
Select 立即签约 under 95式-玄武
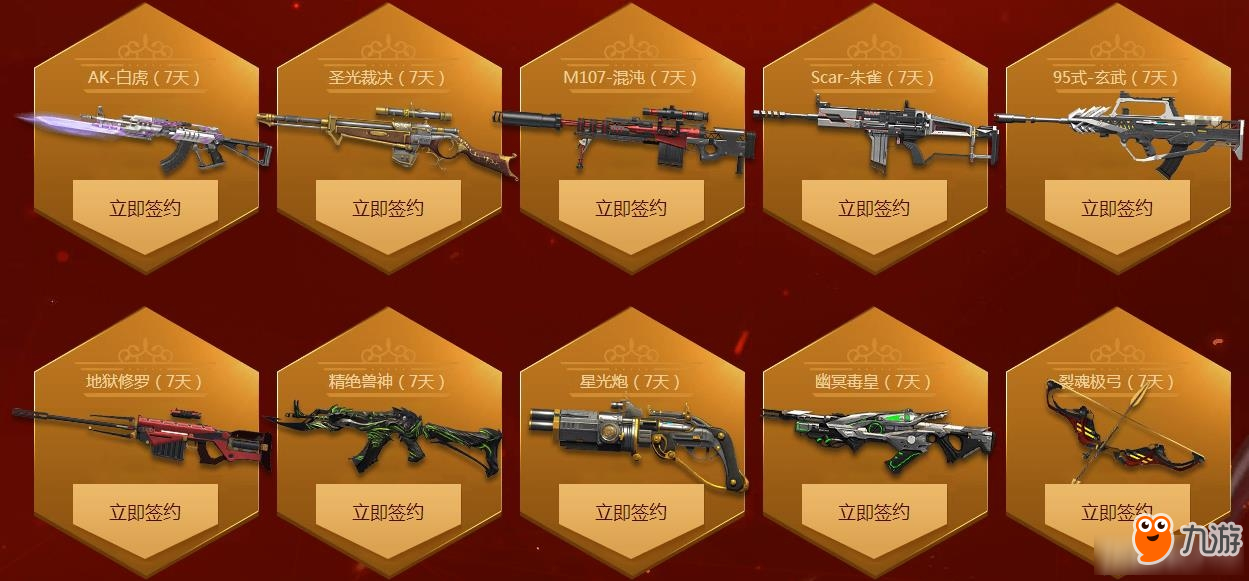click(x=1117, y=208)
